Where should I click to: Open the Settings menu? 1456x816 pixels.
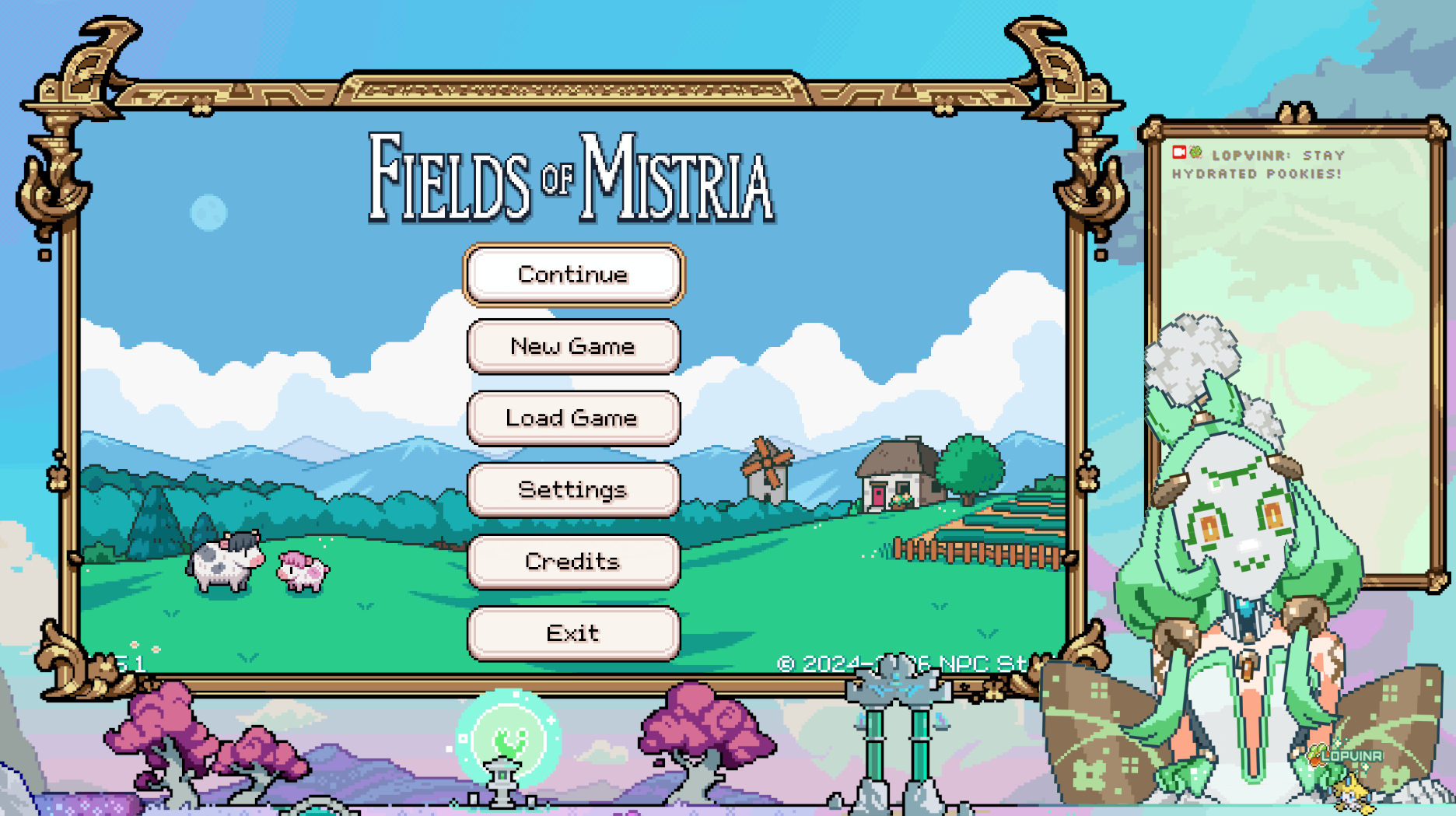573,489
